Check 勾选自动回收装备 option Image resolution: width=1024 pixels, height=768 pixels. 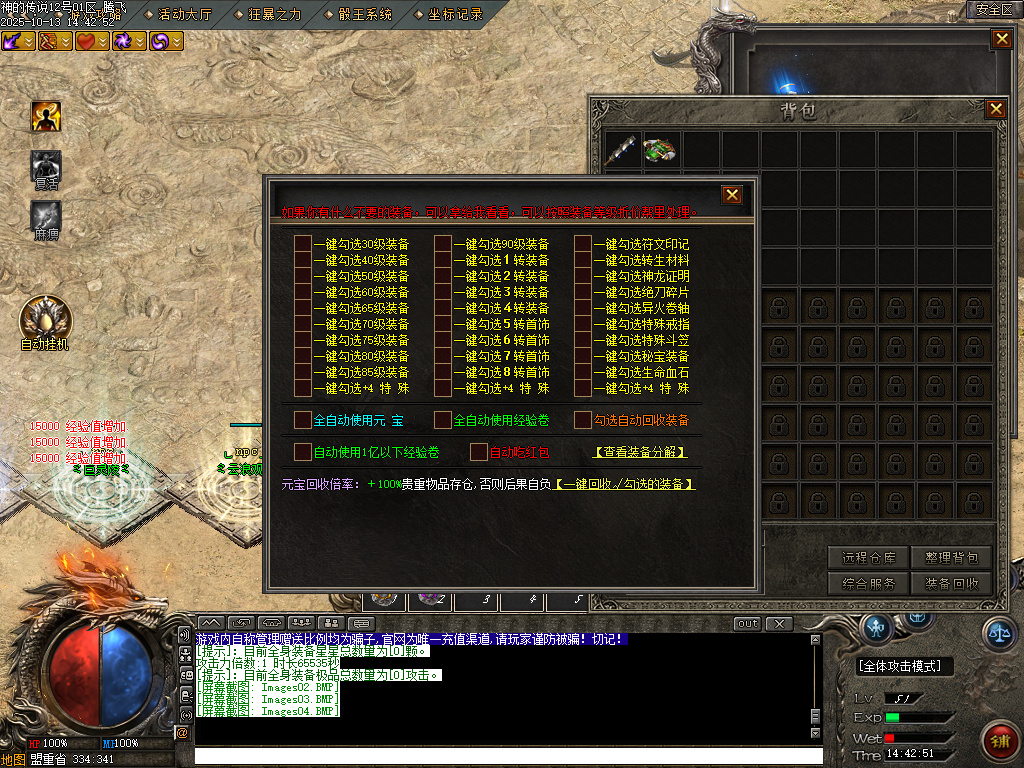(583, 420)
